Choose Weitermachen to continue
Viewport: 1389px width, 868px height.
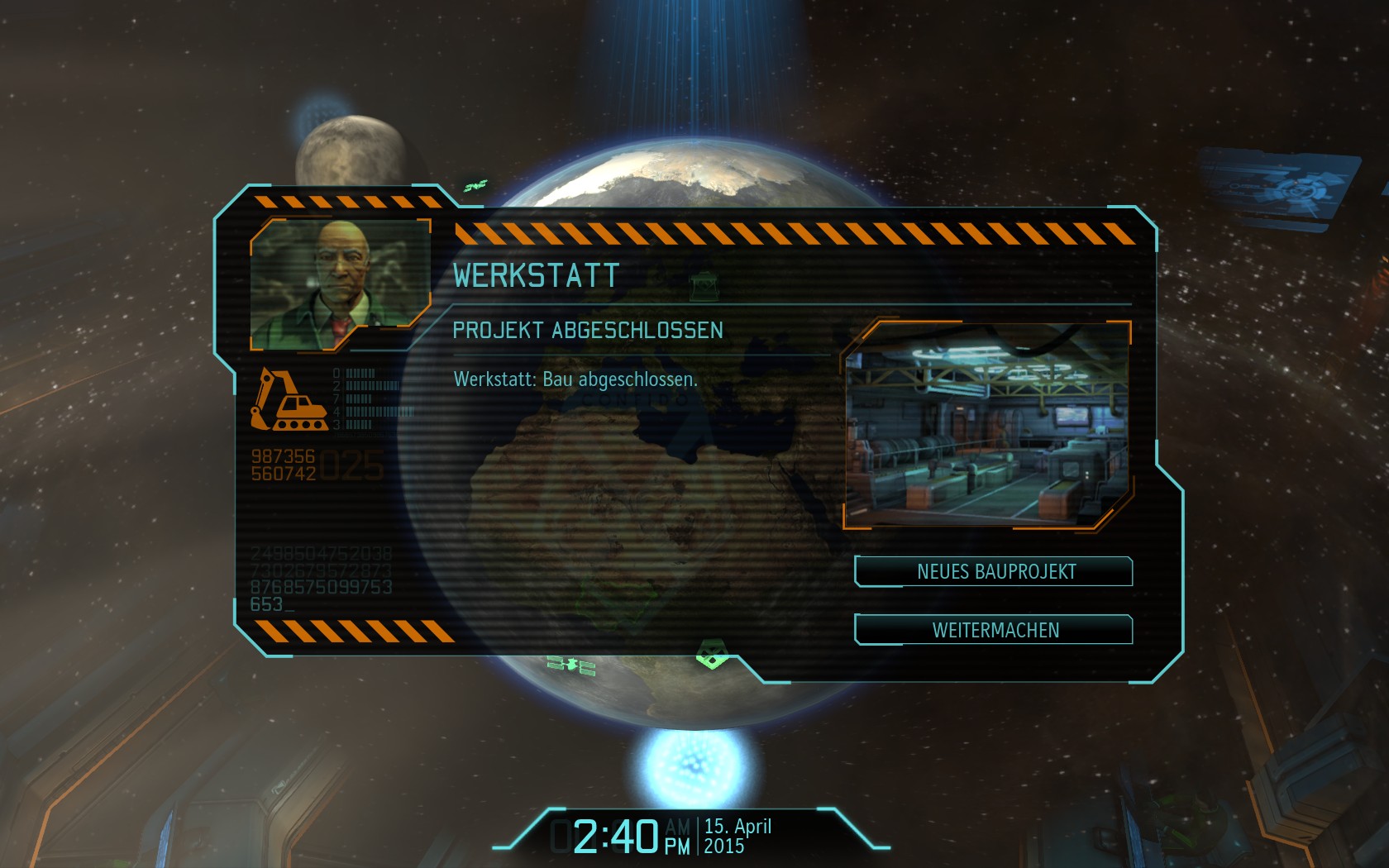coord(995,630)
